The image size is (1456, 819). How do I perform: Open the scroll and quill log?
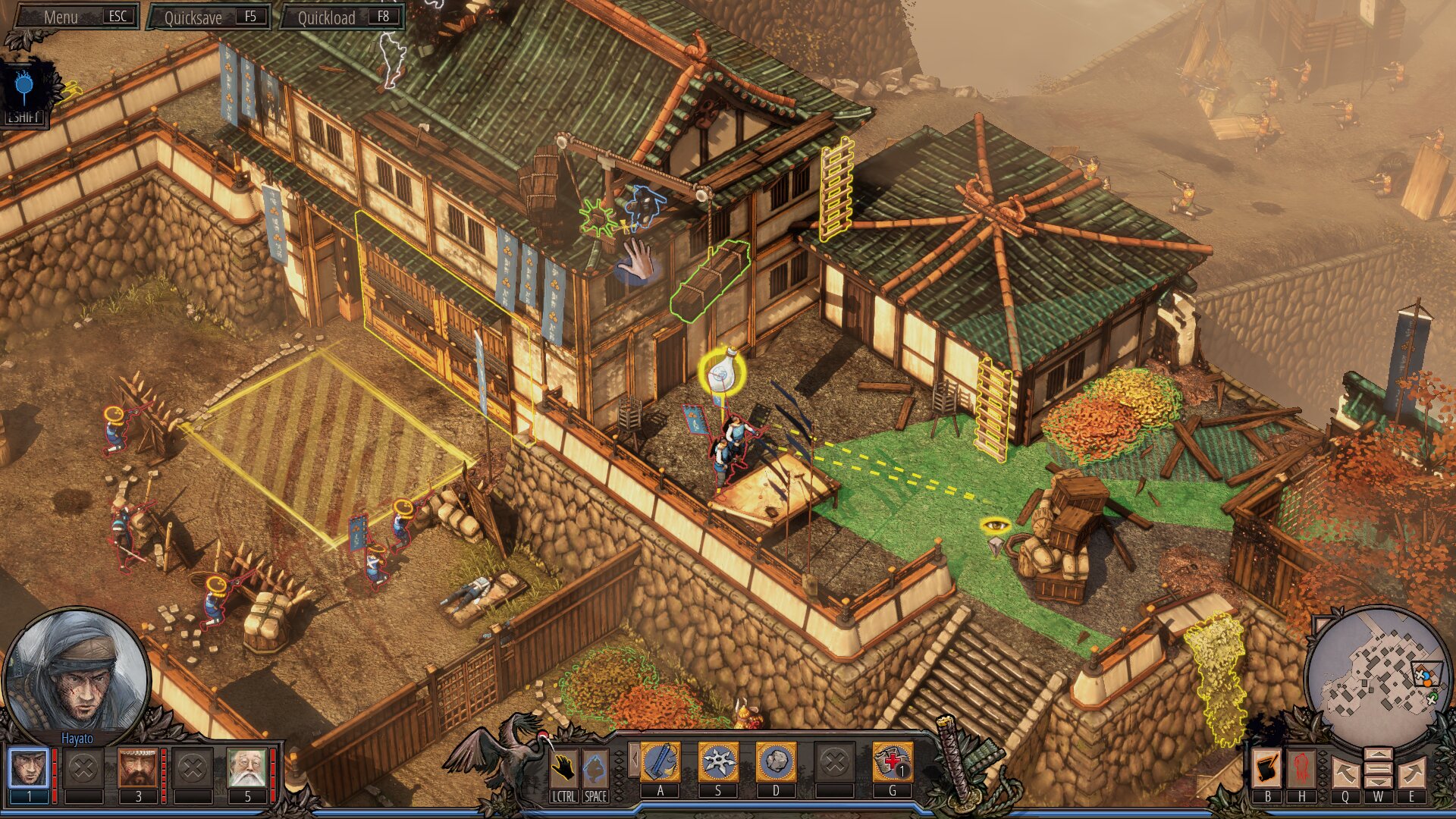point(1266,768)
